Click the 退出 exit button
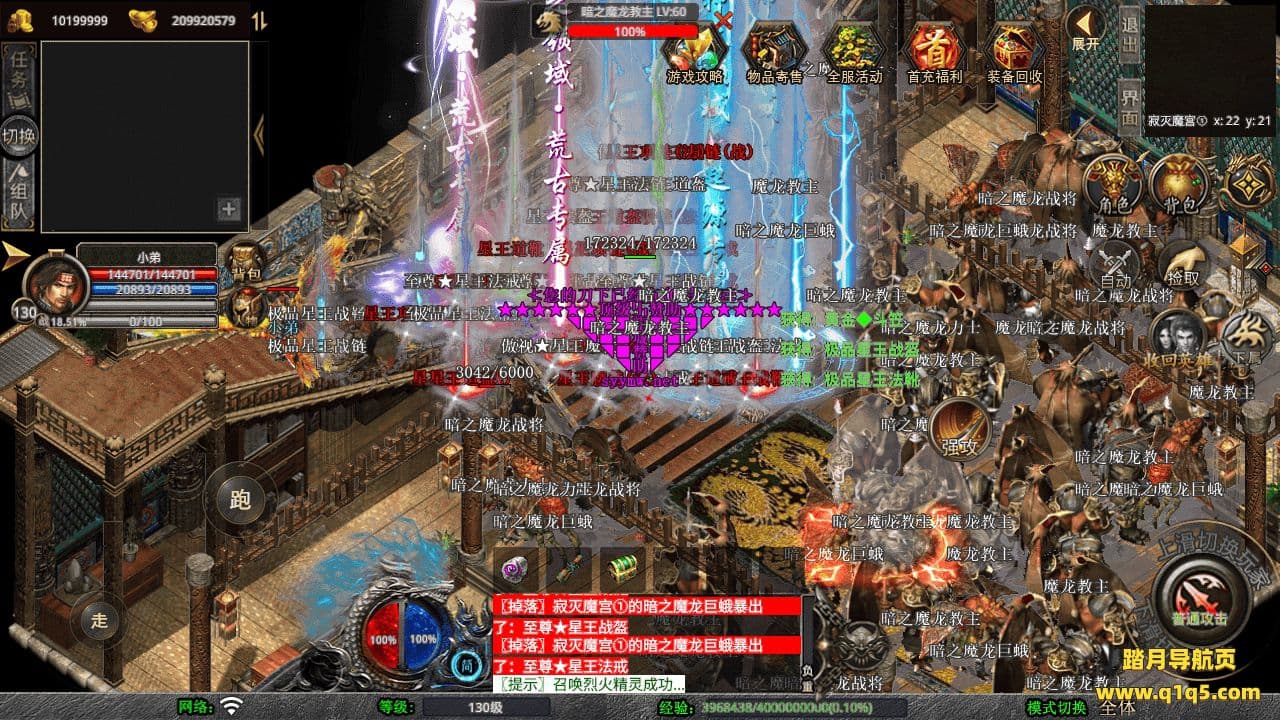 coord(1129,36)
